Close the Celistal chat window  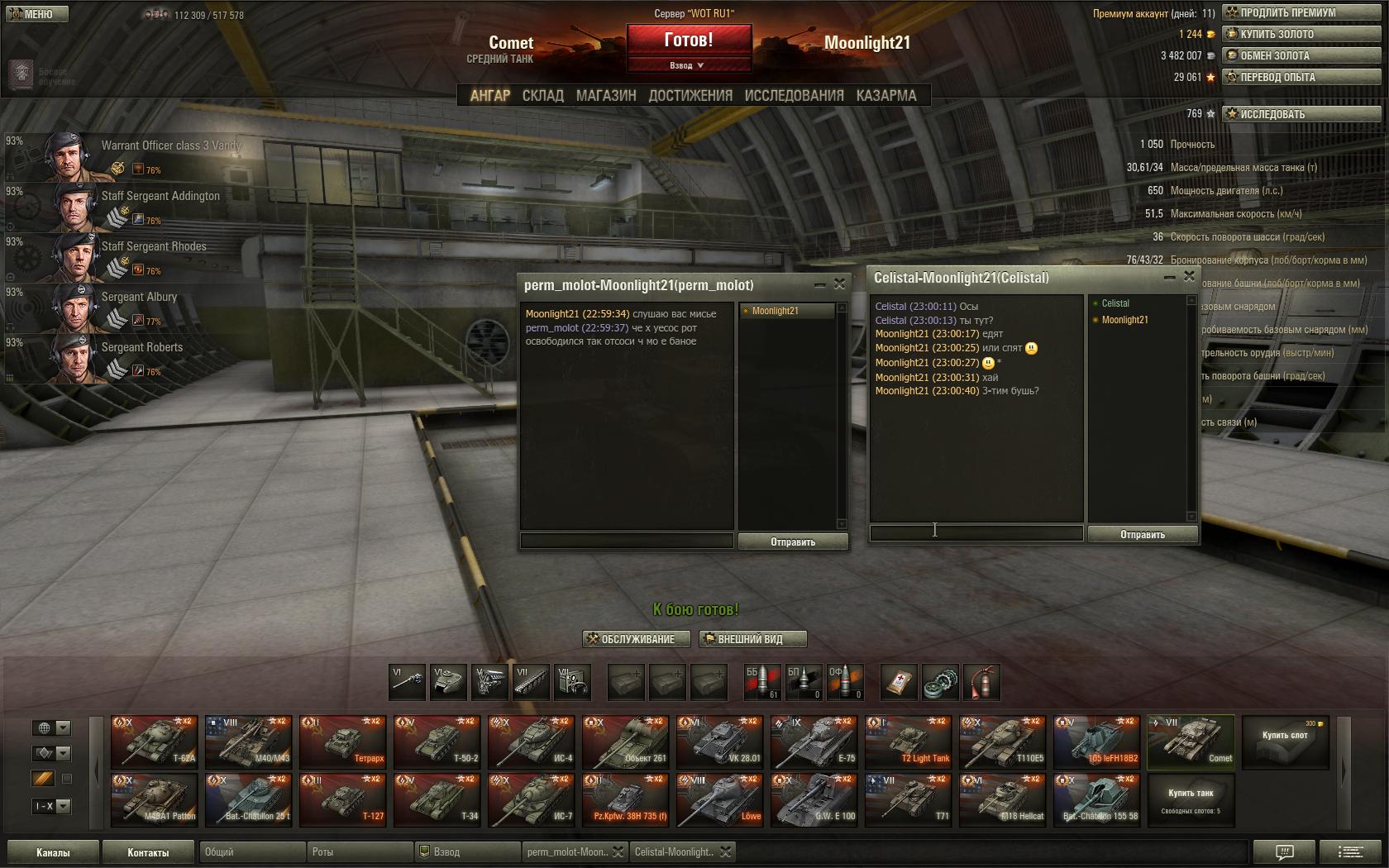pyautogui.click(x=1189, y=277)
